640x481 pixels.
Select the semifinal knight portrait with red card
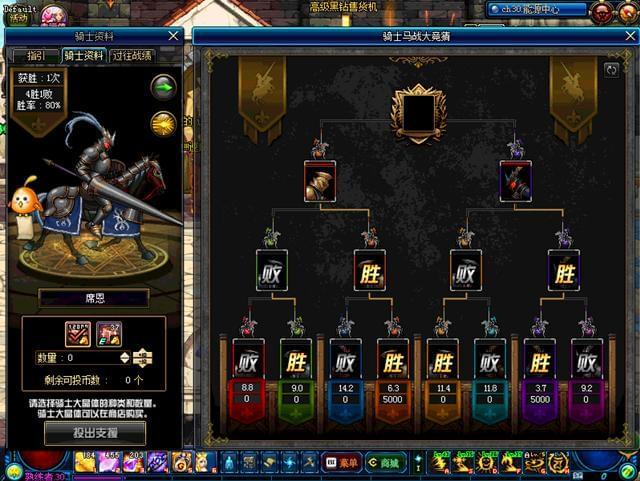[x=320, y=181]
